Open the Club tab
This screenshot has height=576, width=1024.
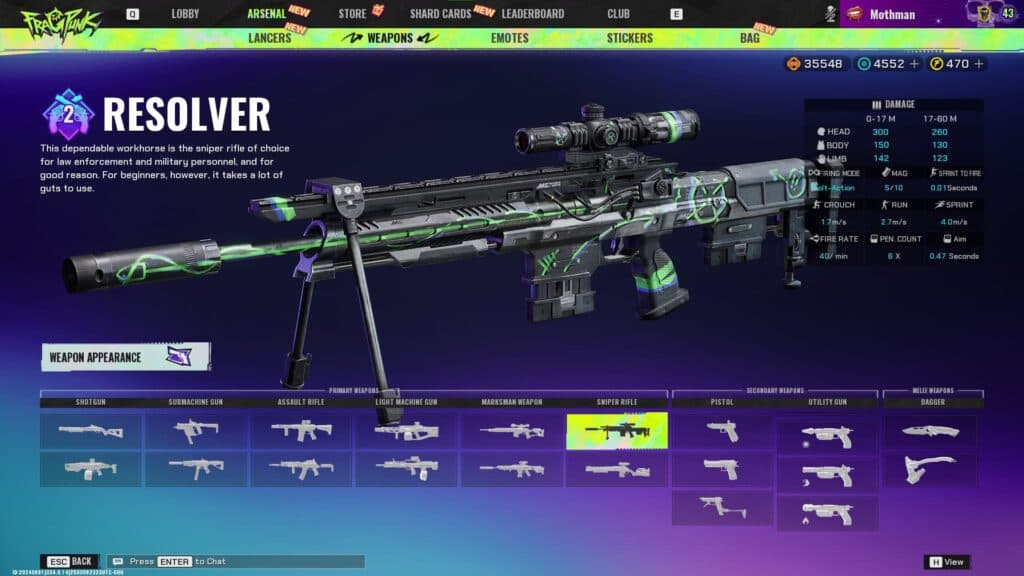coord(618,14)
